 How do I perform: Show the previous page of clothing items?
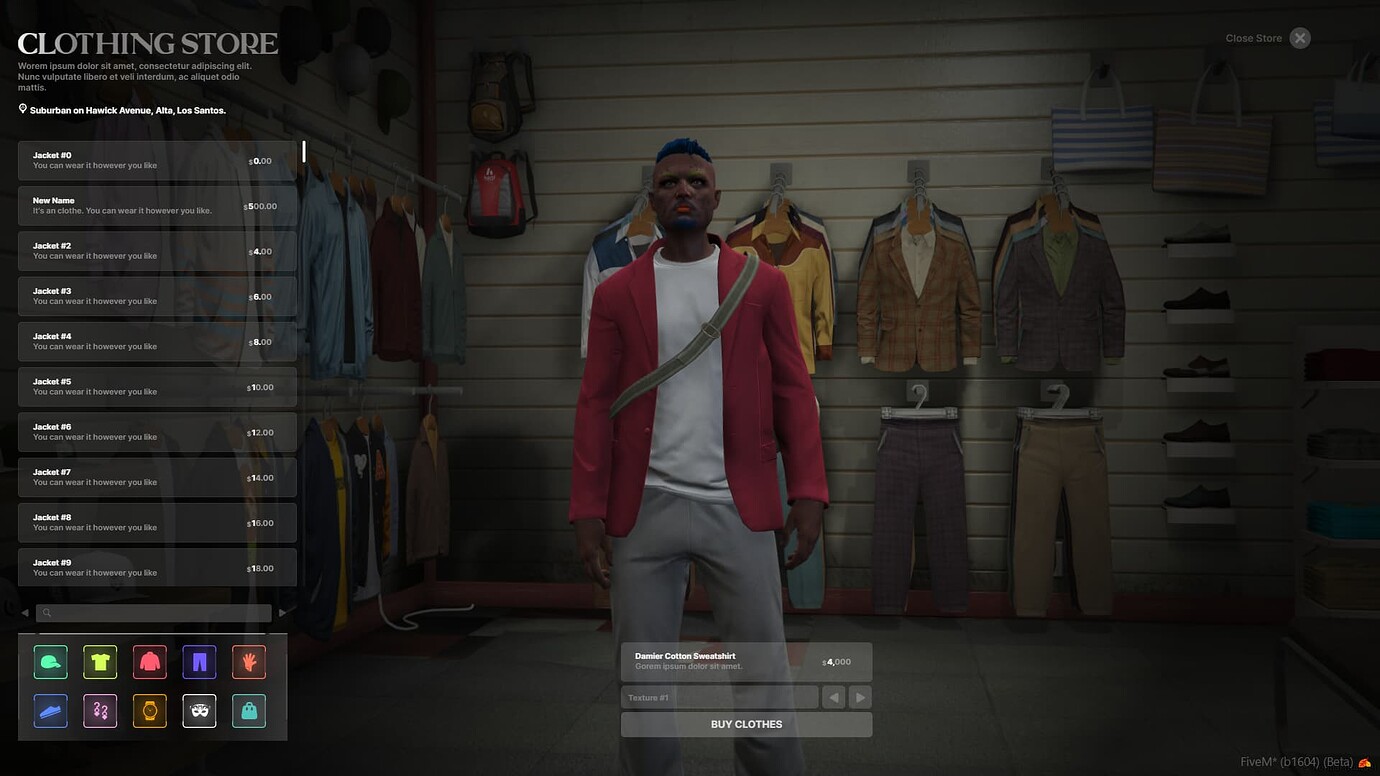tap(24, 612)
